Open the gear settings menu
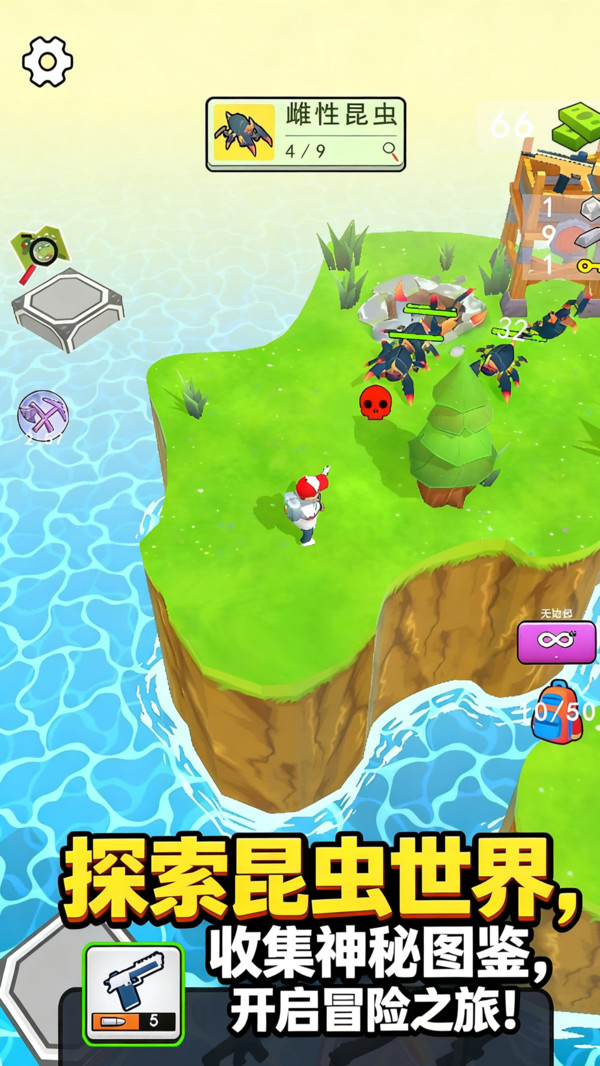The height and width of the screenshot is (1066, 600). coord(47,61)
